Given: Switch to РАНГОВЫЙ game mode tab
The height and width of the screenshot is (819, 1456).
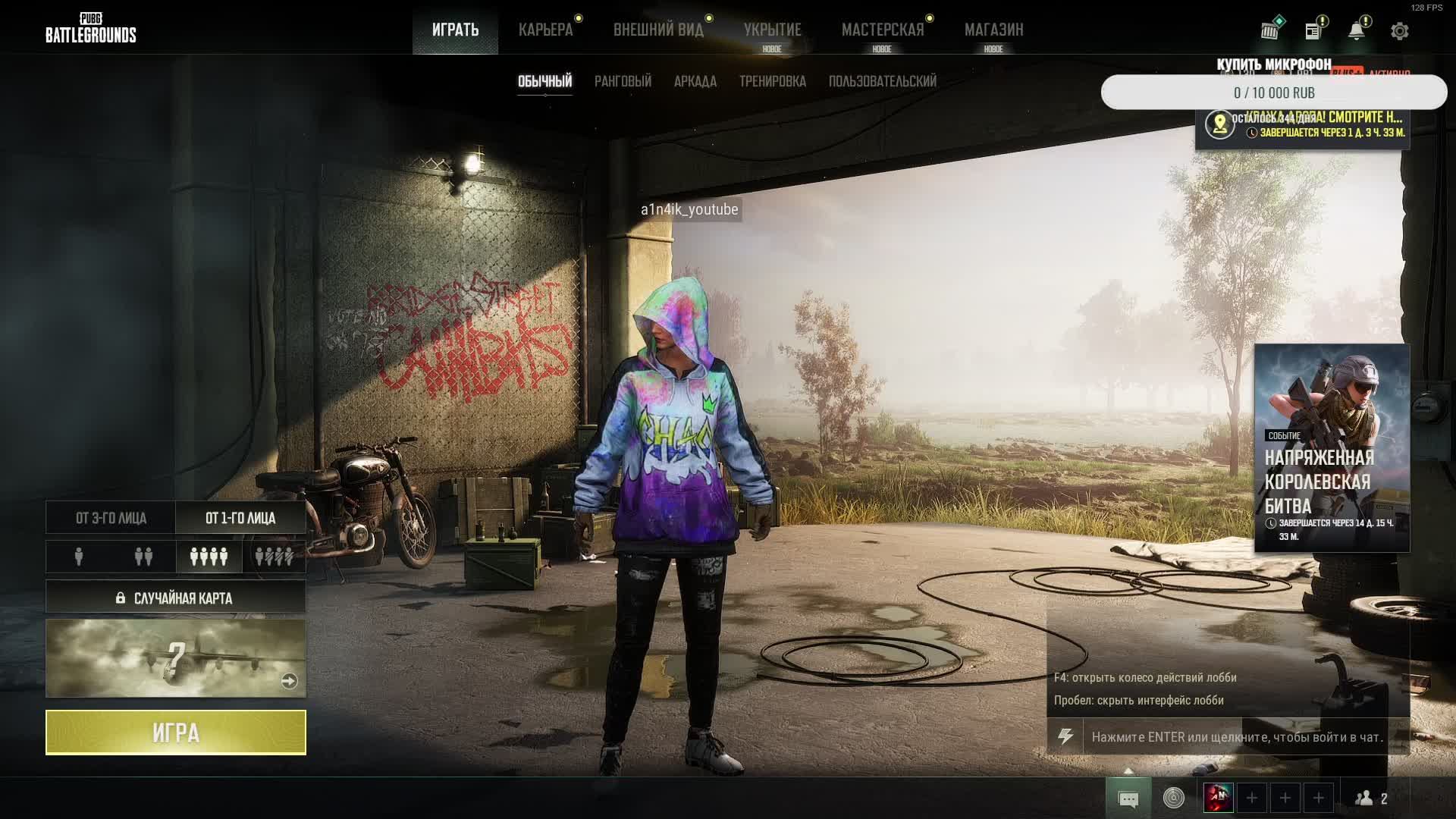Looking at the screenshot, I should pos(623,81).
